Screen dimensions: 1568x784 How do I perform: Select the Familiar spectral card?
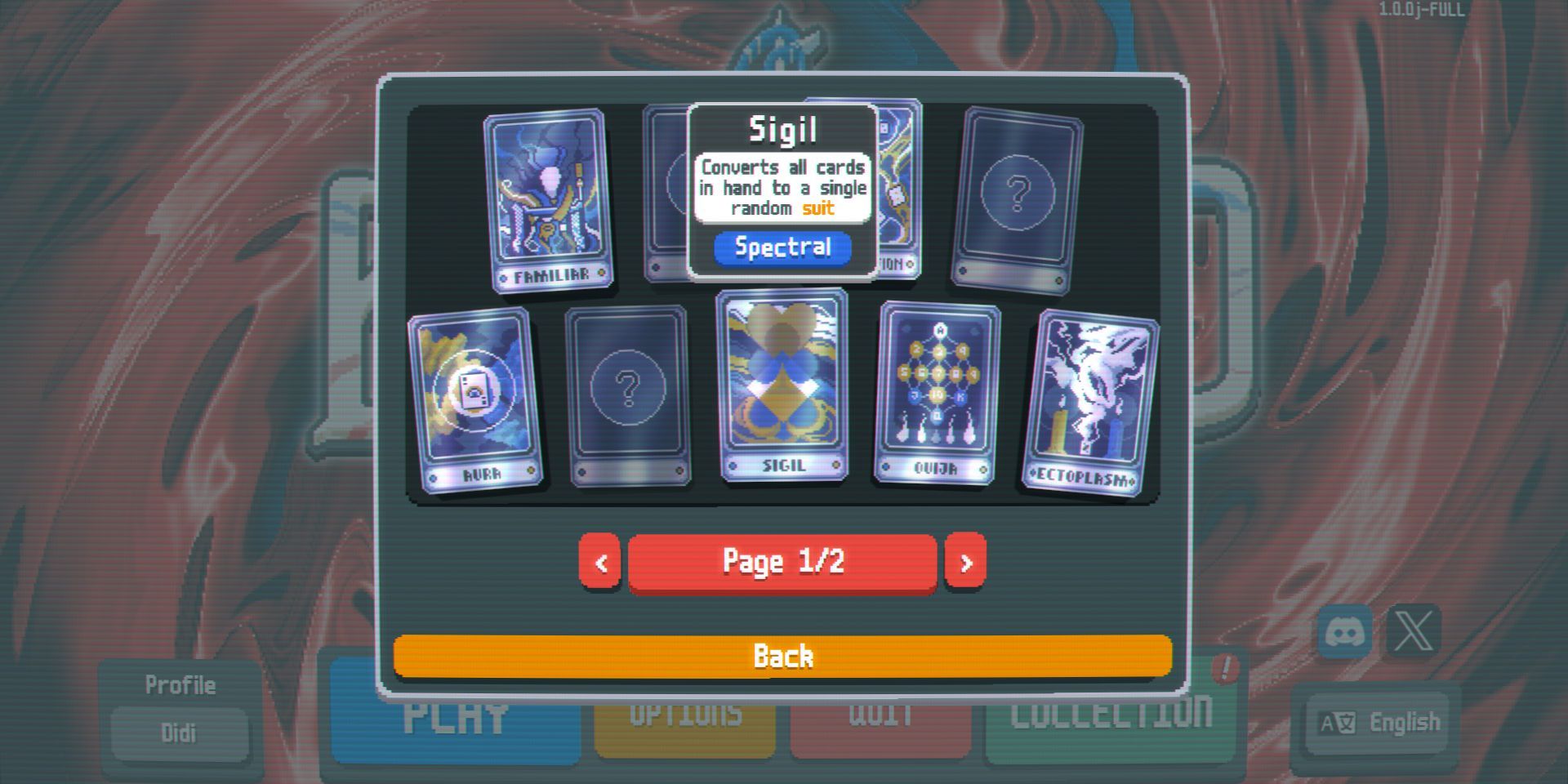(549, 200)
